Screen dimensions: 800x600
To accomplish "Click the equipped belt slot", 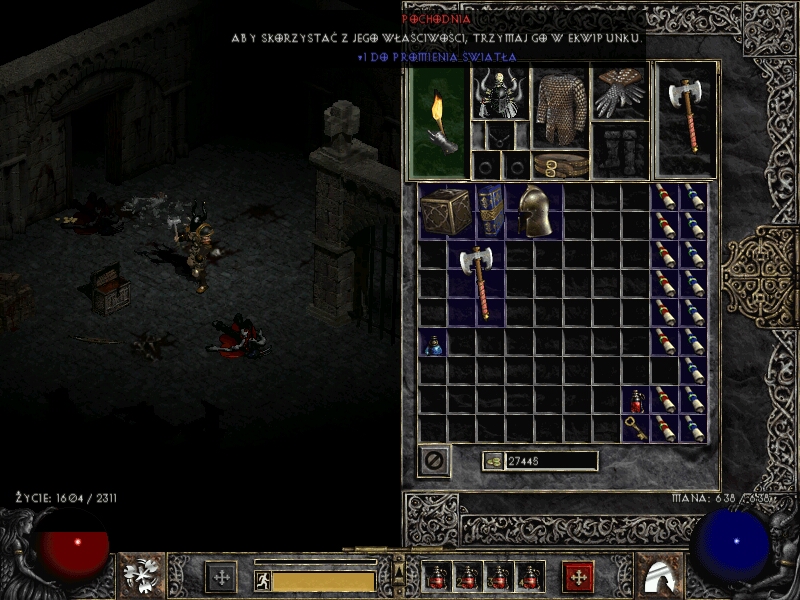I will click(x=559, y=164).
